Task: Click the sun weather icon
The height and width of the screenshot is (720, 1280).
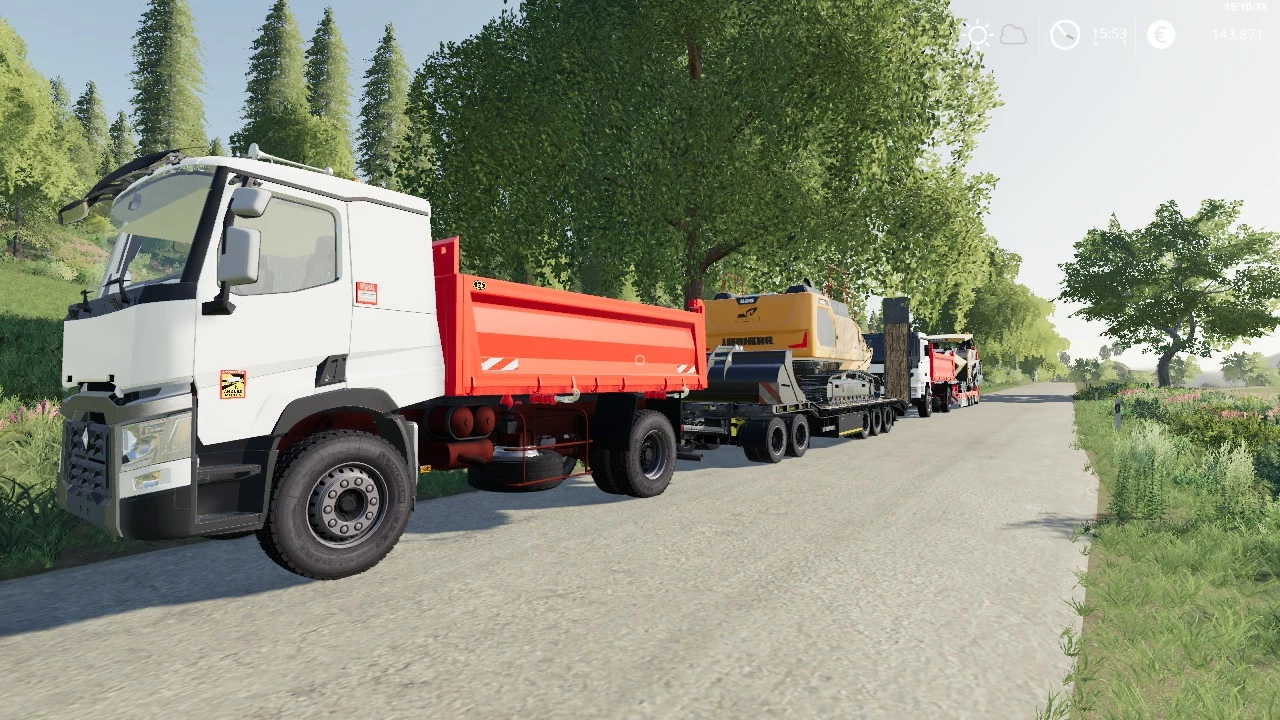Action: pos(976,33)
